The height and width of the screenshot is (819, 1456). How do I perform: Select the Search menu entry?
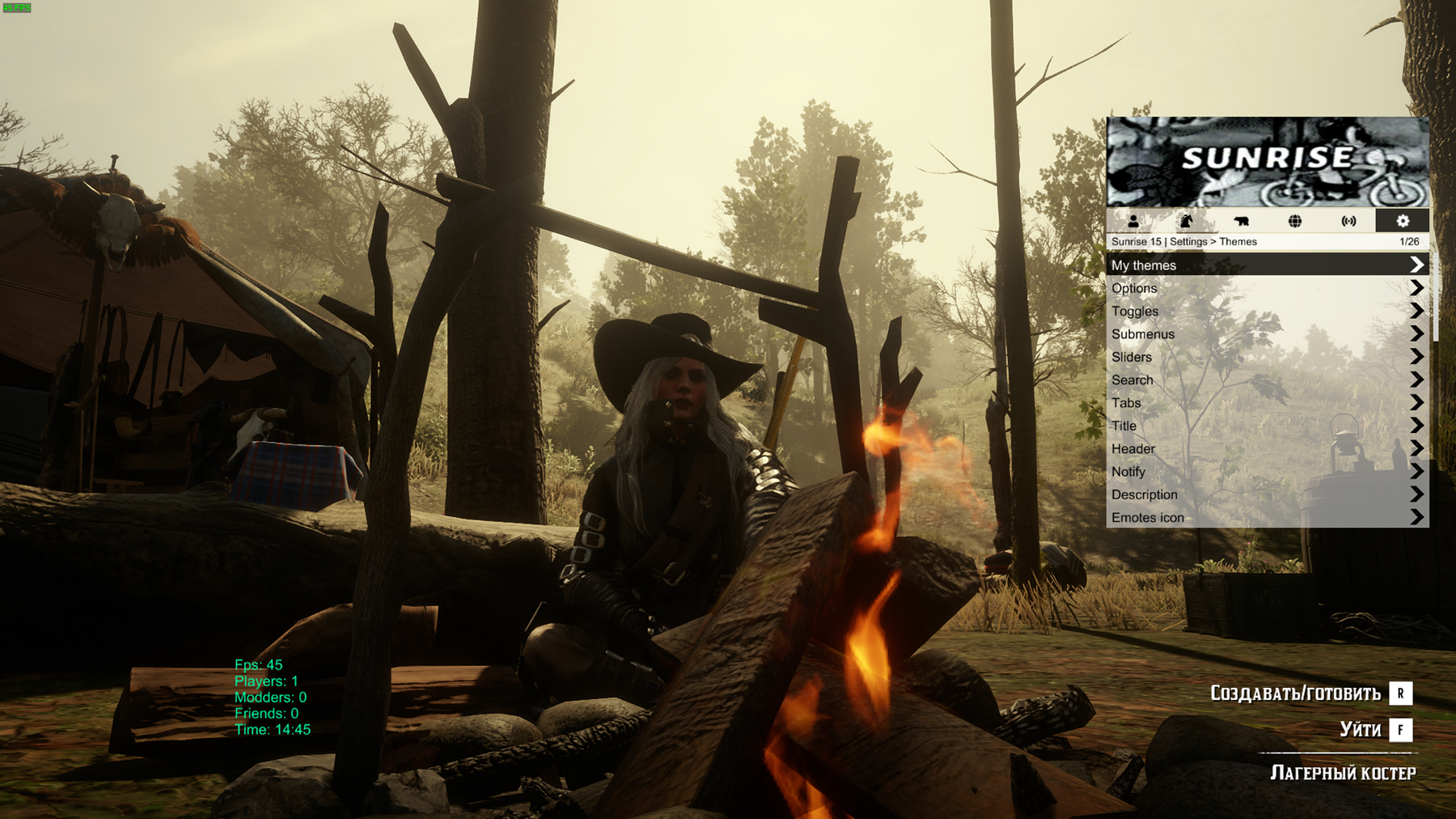[1267, 380]
